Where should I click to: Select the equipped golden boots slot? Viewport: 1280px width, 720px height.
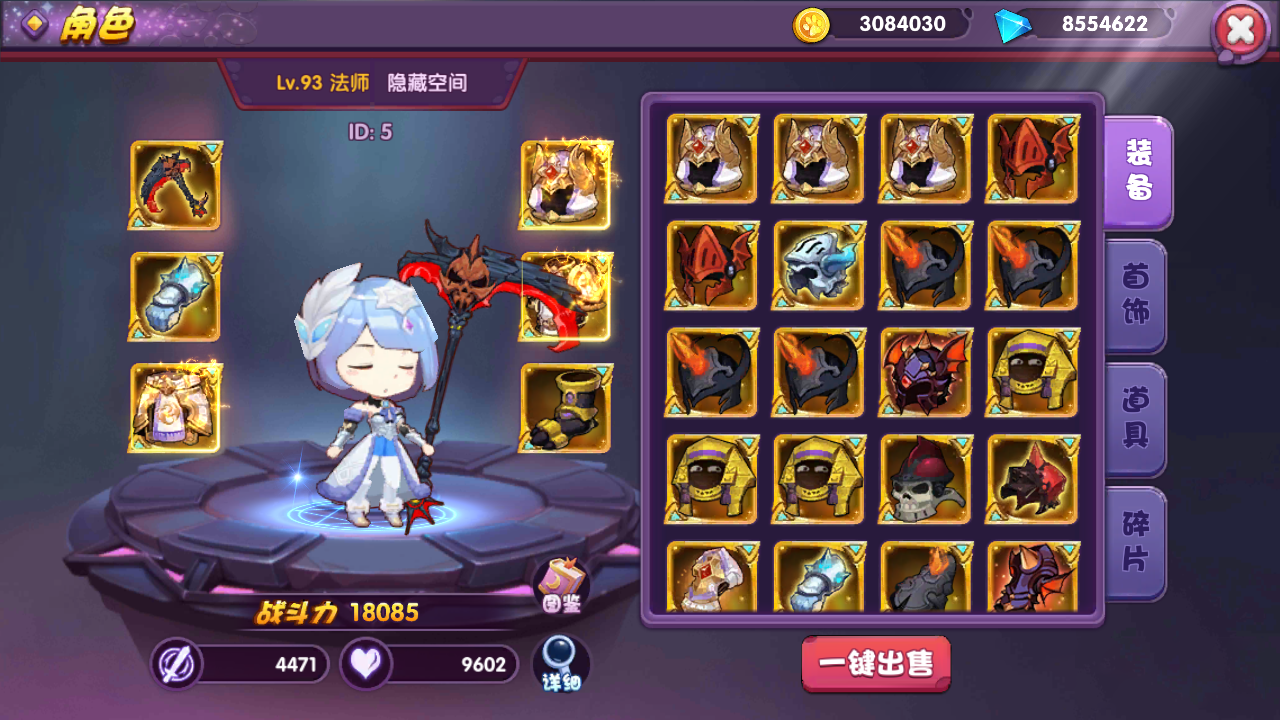[x=566, y=405]
